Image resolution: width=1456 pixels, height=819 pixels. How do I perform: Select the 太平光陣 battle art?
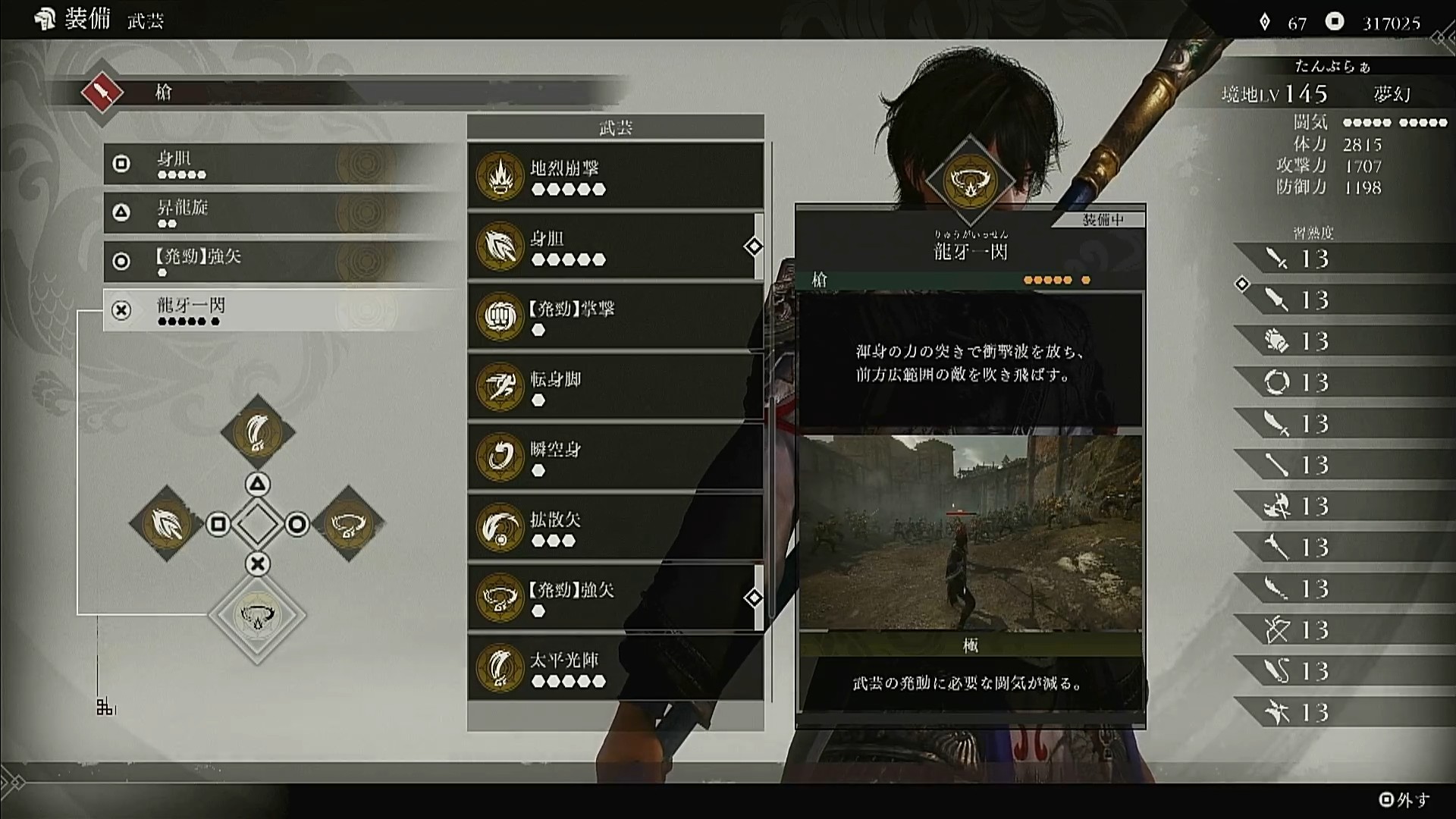615,668
